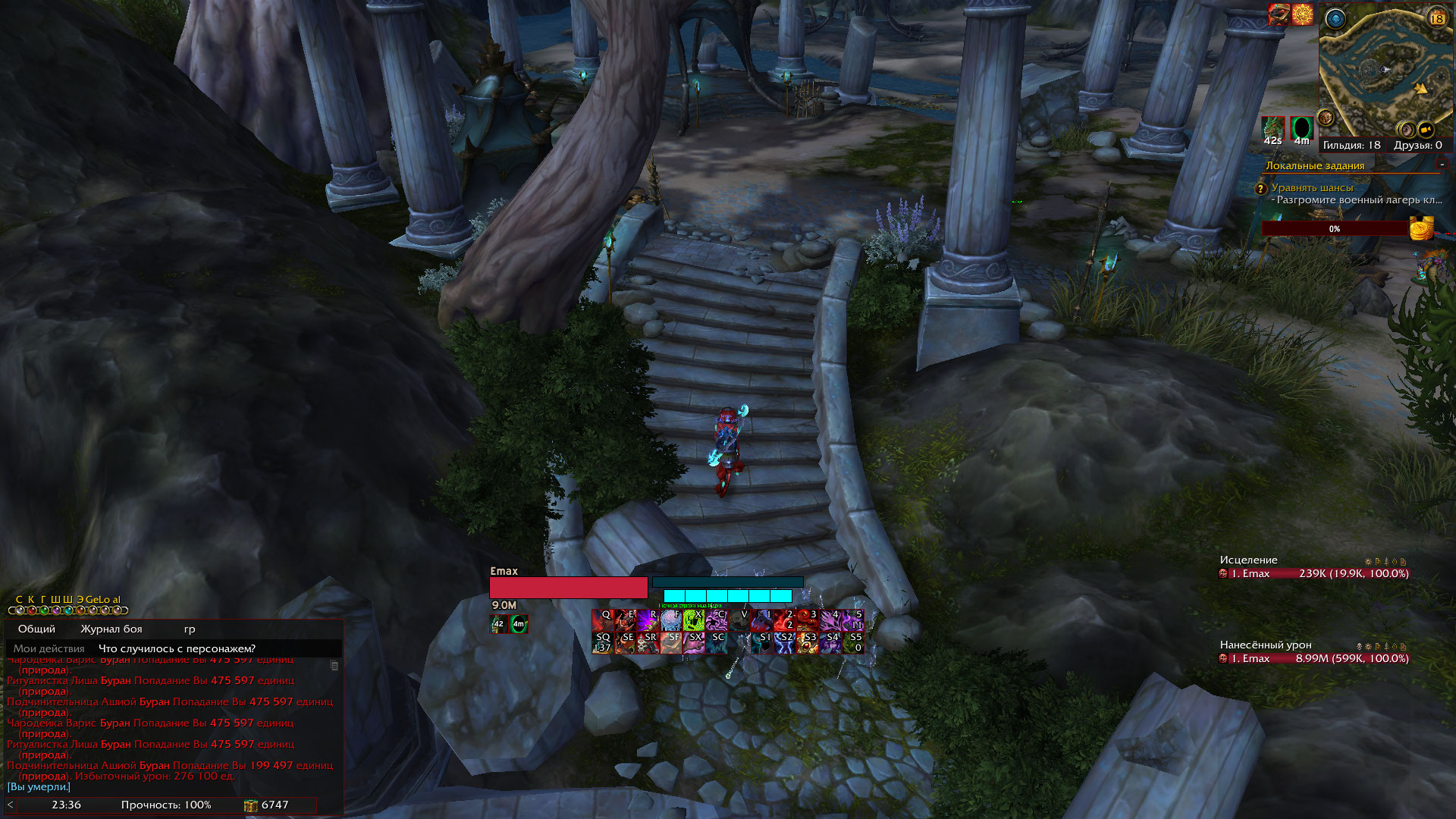Toggle the yellow camera button on minimap
Image resolution: width=1456 pixels, height=819 pixels.
[1426, 129]
